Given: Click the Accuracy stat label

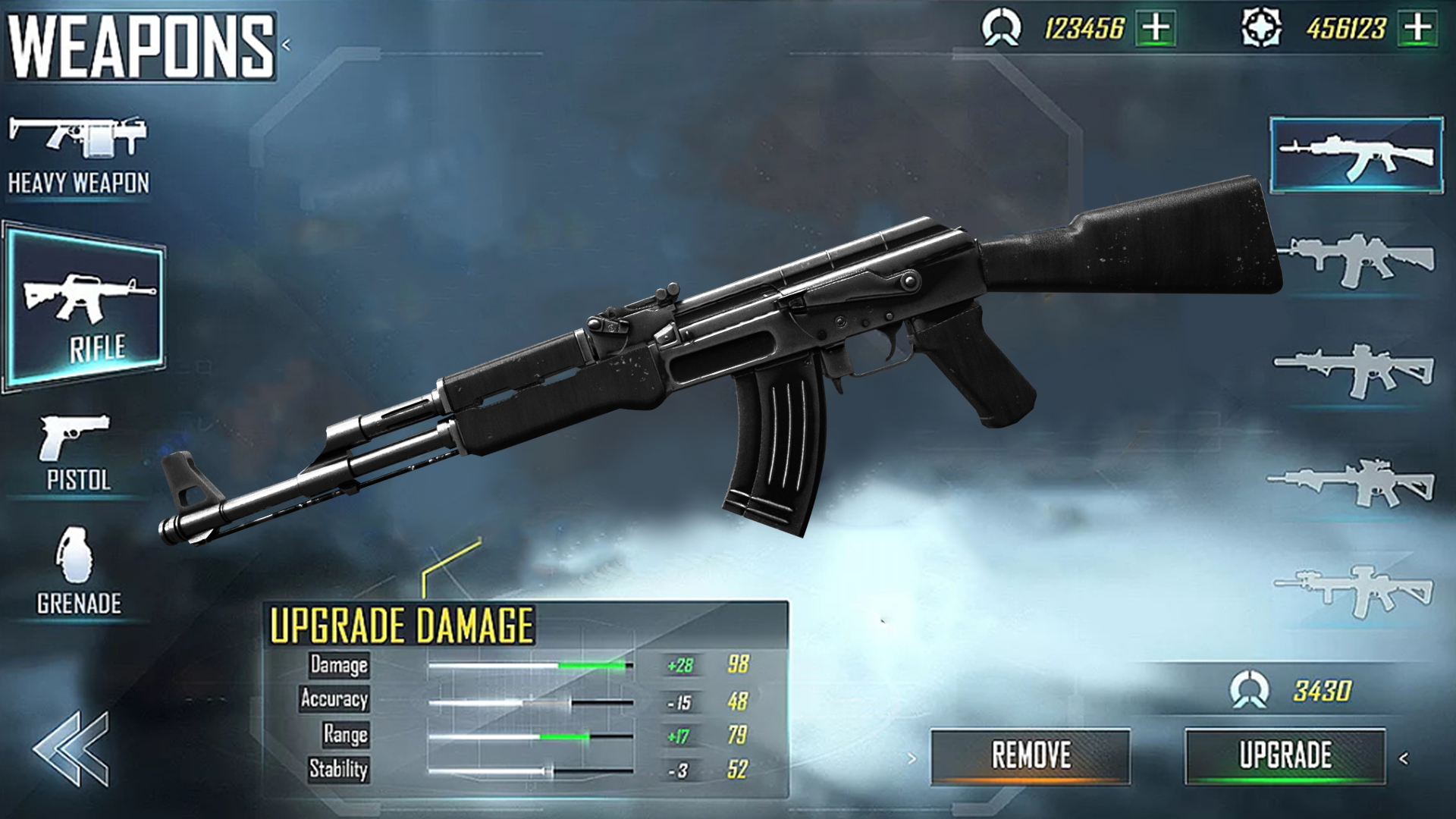Looking at the screenshot, I should coord(336,700).
